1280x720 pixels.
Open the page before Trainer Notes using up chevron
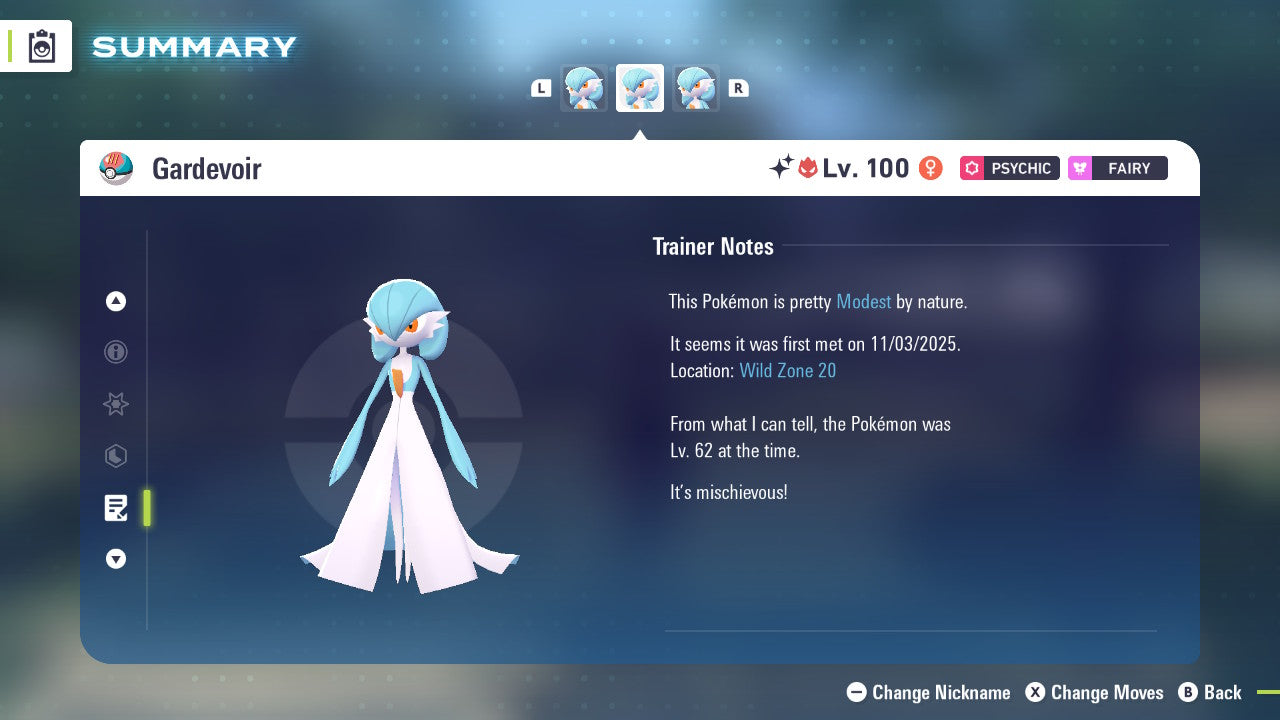click(x=116, y=301)
